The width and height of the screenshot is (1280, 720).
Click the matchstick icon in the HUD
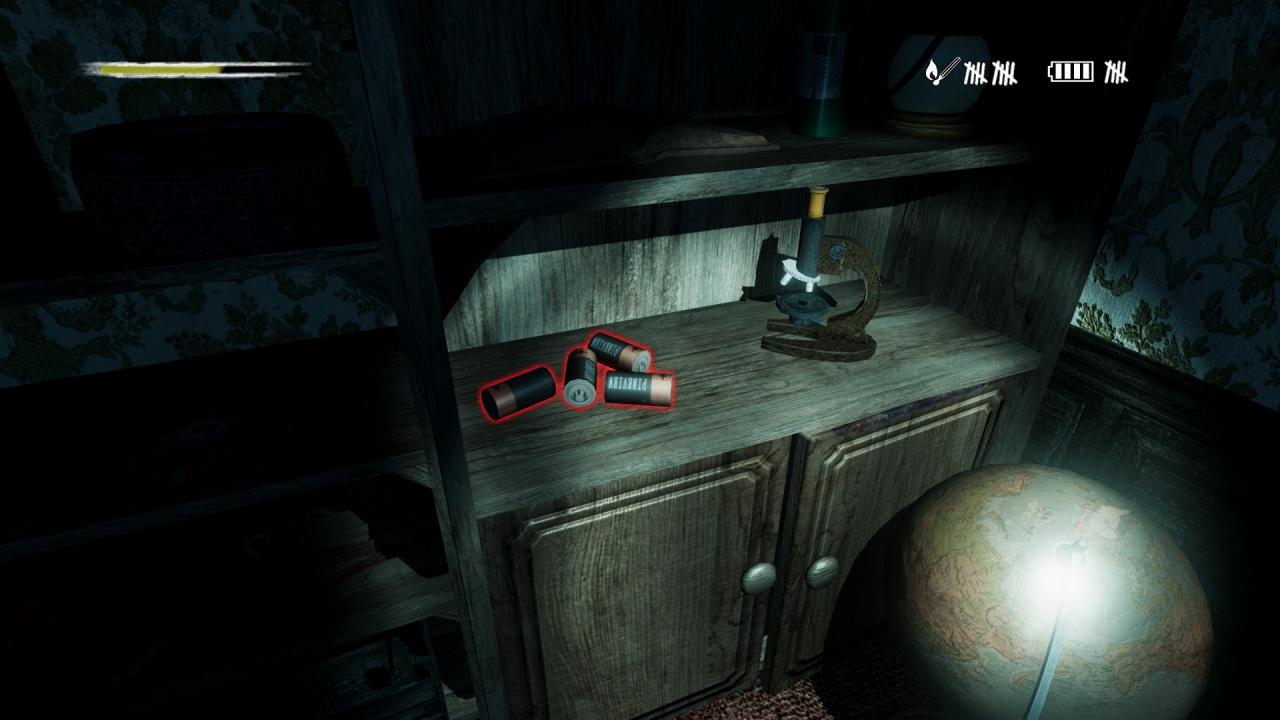pos(941,71)
